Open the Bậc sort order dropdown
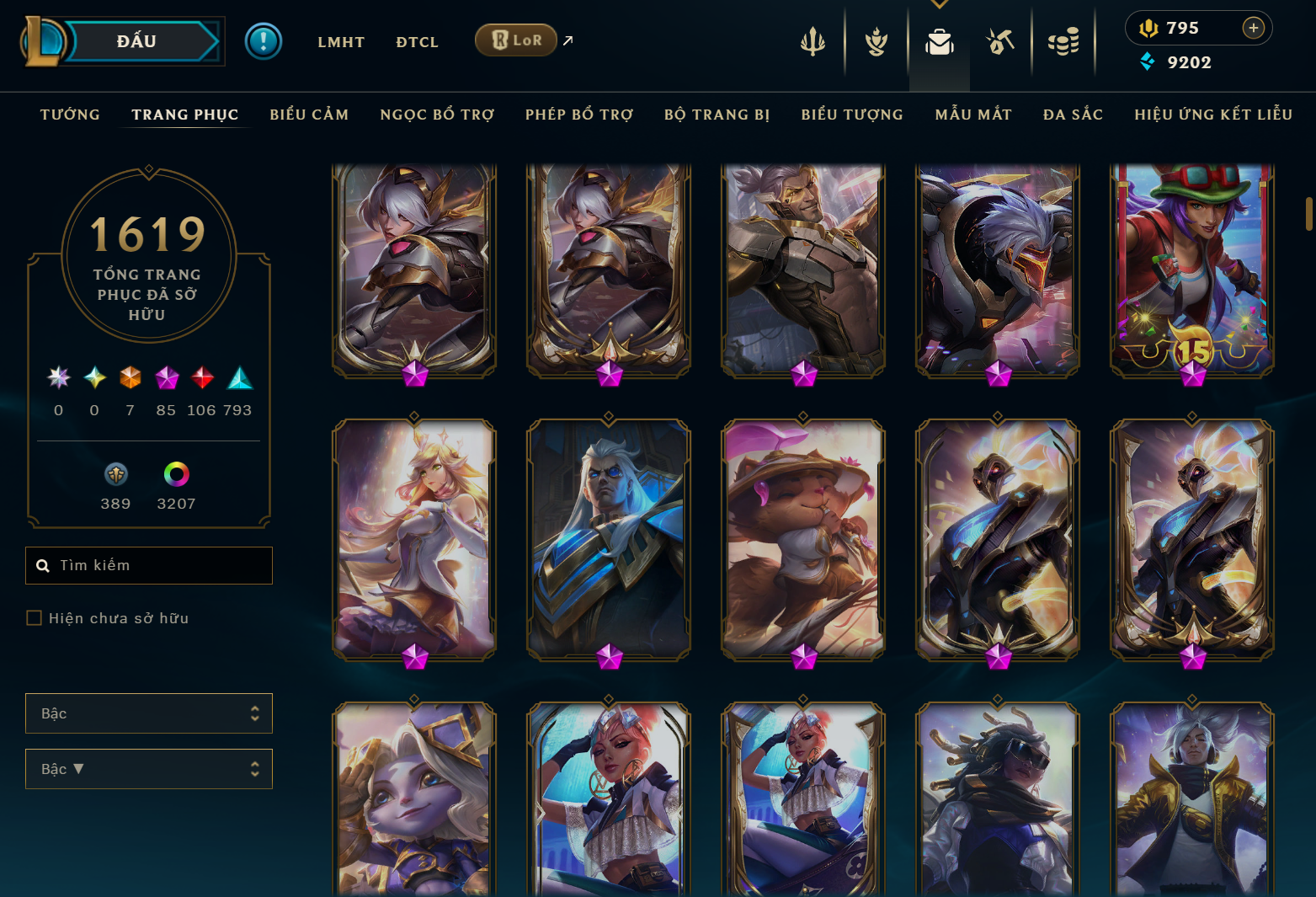 coord(148,769)
